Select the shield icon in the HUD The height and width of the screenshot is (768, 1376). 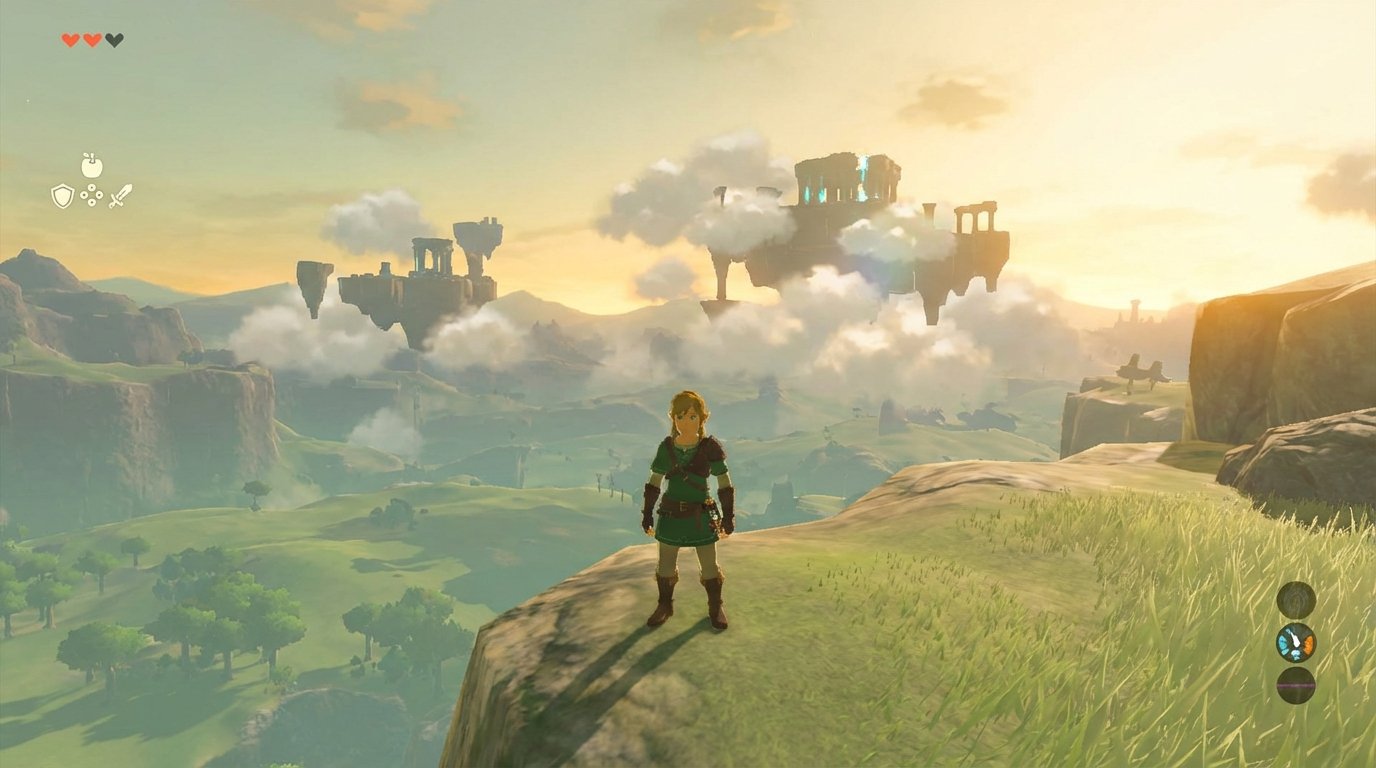pos(62,197)
